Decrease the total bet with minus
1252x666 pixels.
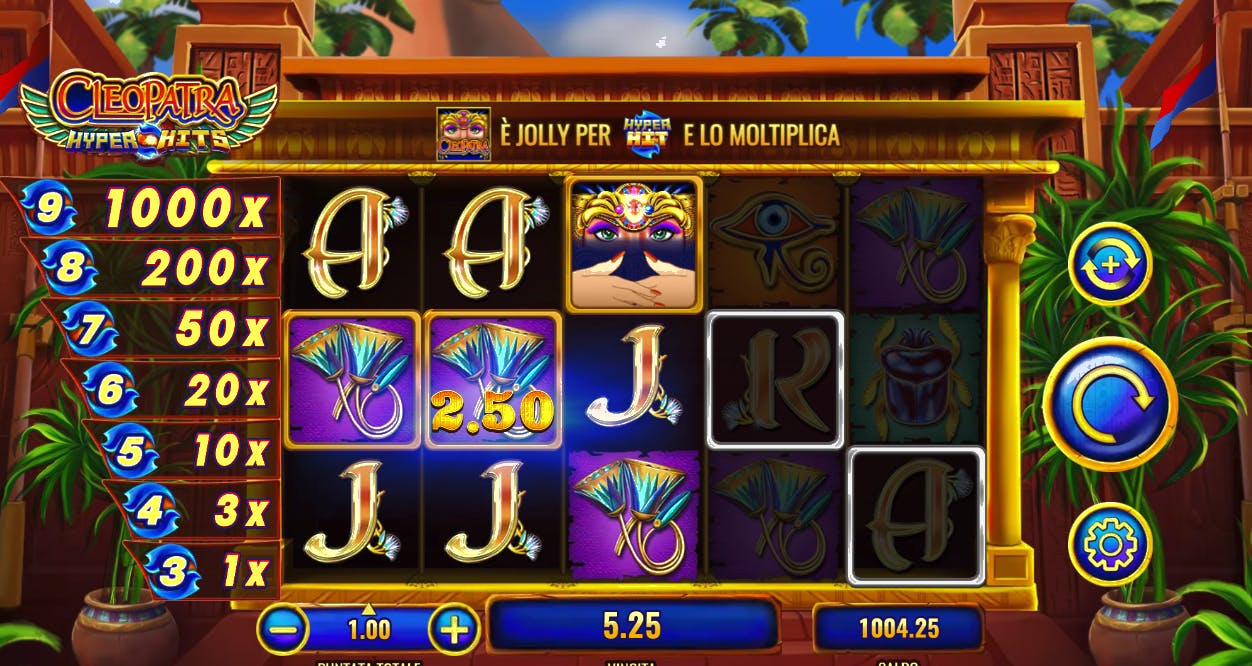point(283,630)
